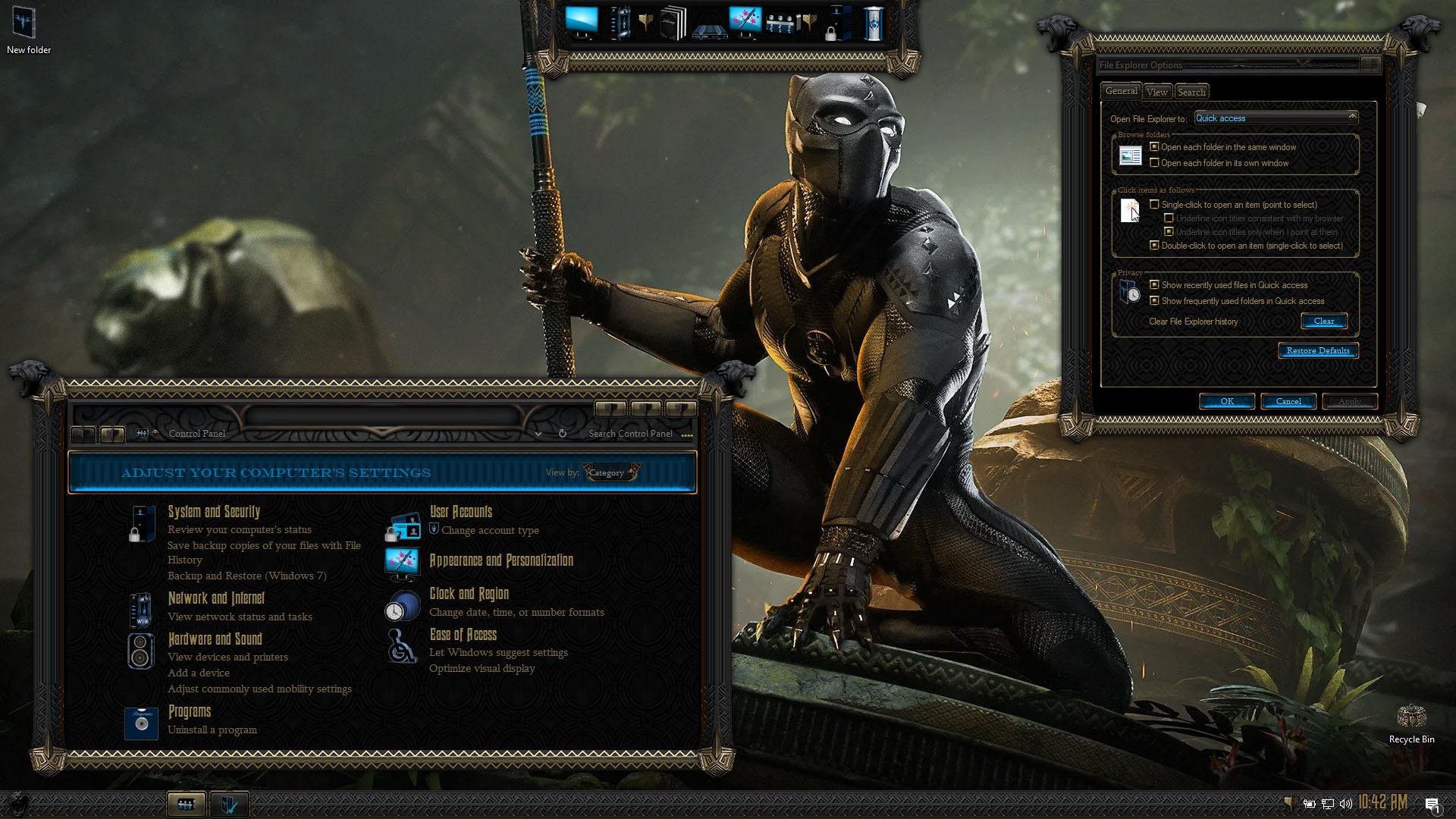Switch to the Search tab in File Explorer Options
Image resolution: width=1456 pixels, height=819 pixels.
tap(1191, 92)
